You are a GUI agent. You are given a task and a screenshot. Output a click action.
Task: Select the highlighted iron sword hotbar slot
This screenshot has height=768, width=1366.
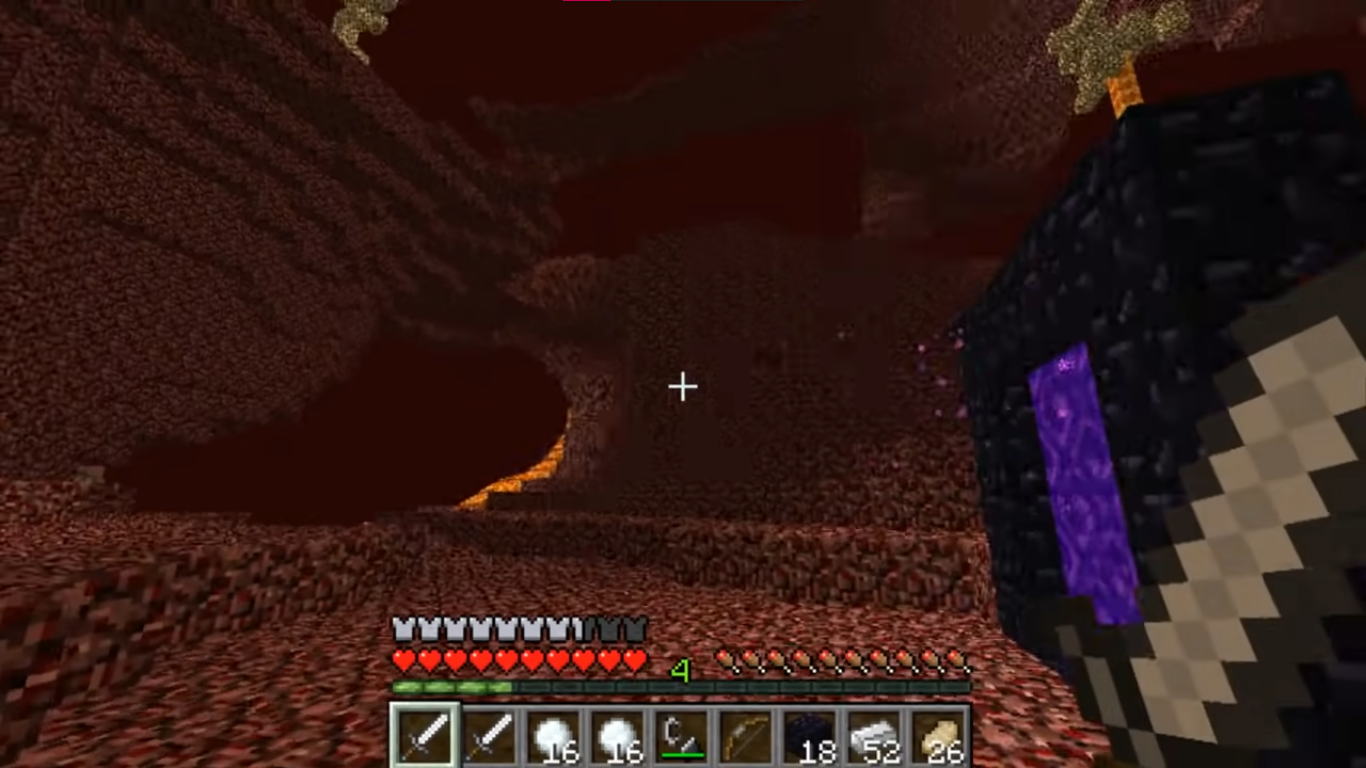pos(425,737)
